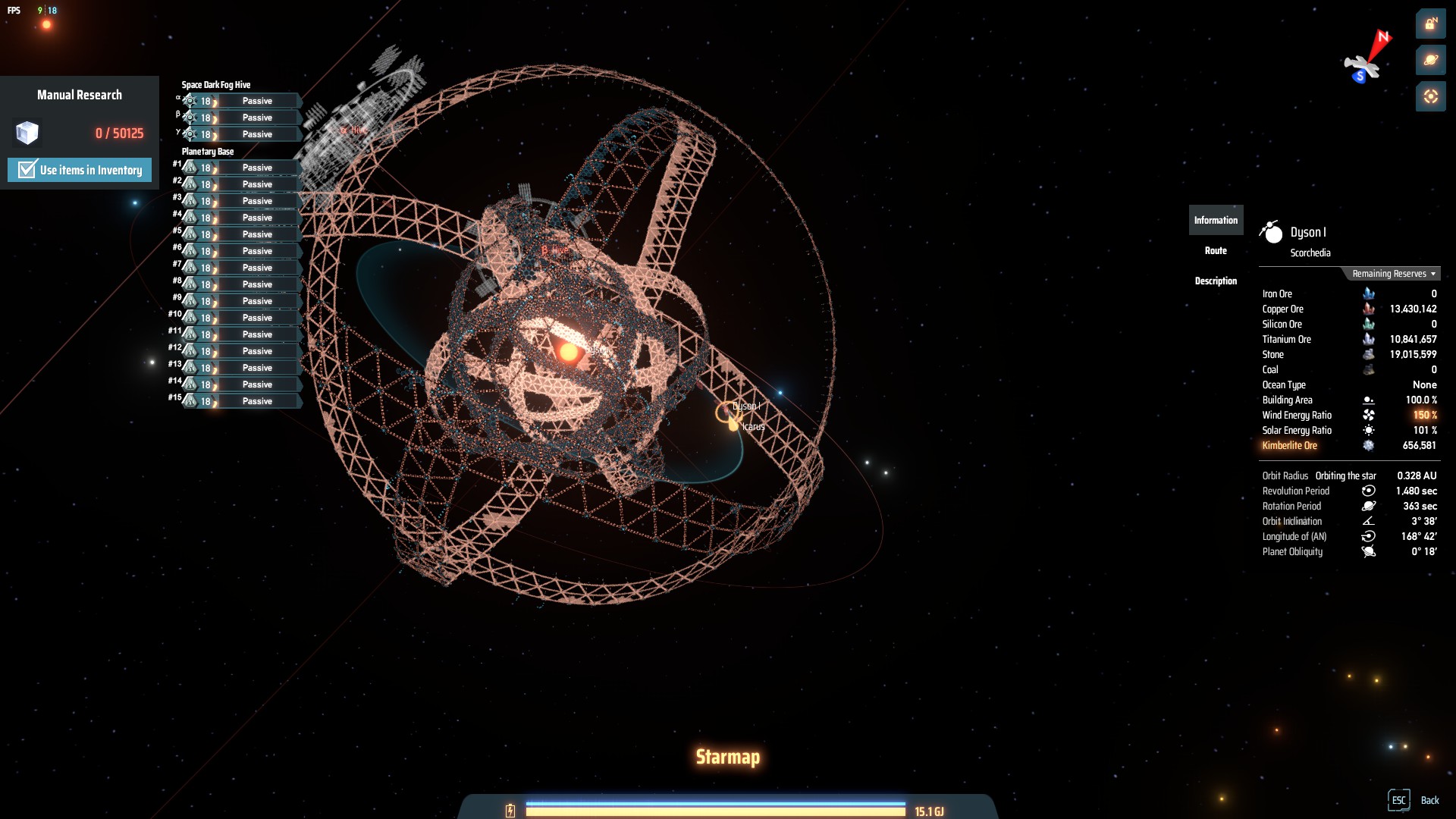The image size is (1456, 819).
Task: Open the planet view icon on right edge
Action: point(1431,59)
